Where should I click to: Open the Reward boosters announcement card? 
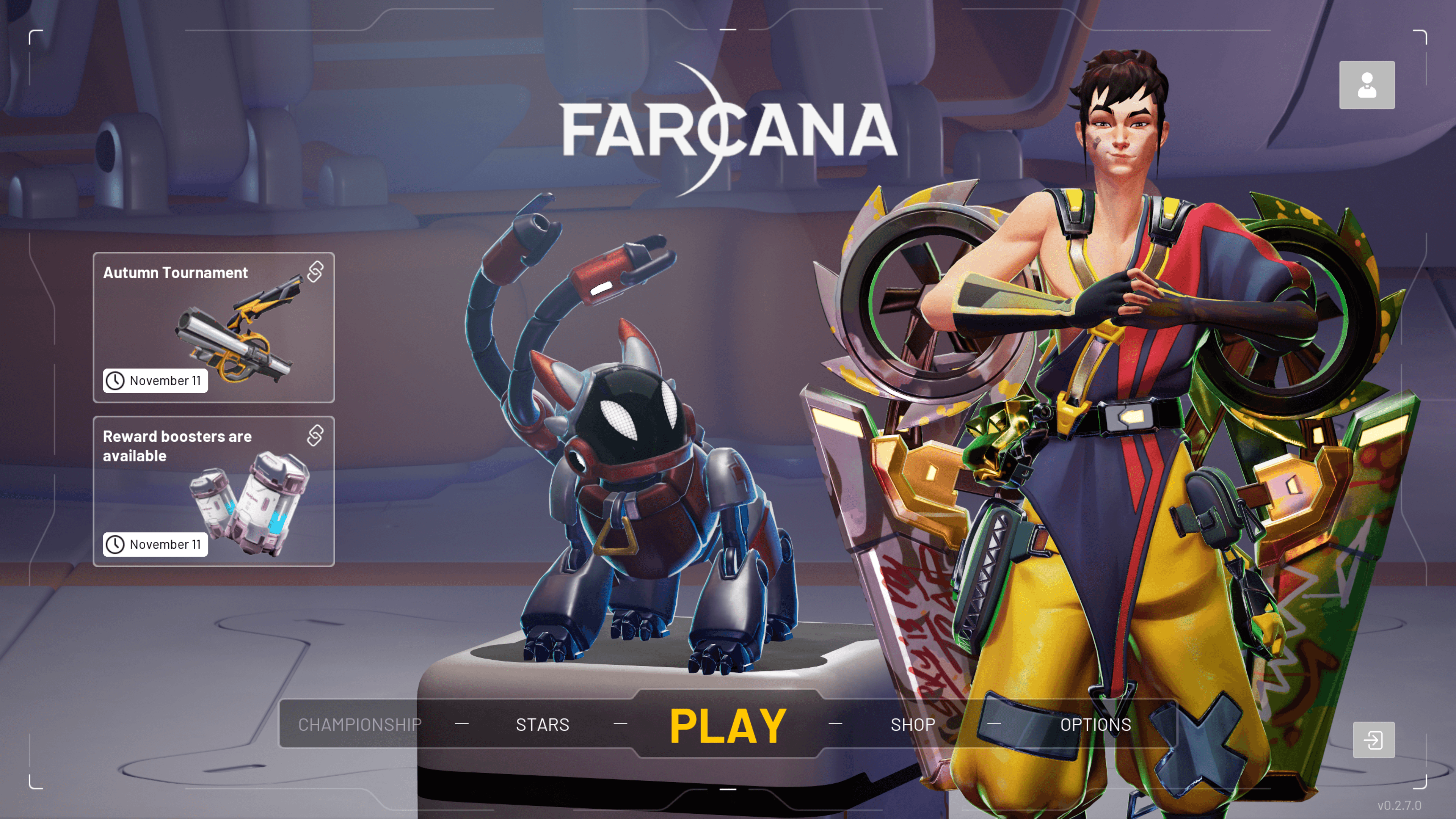213,491
